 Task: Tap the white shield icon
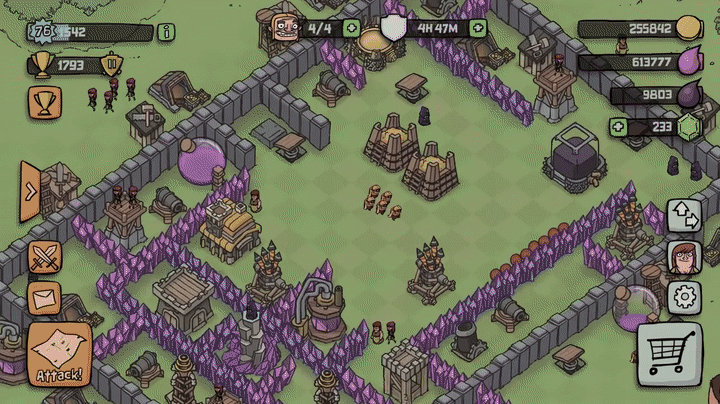click(x=394, y=28)
